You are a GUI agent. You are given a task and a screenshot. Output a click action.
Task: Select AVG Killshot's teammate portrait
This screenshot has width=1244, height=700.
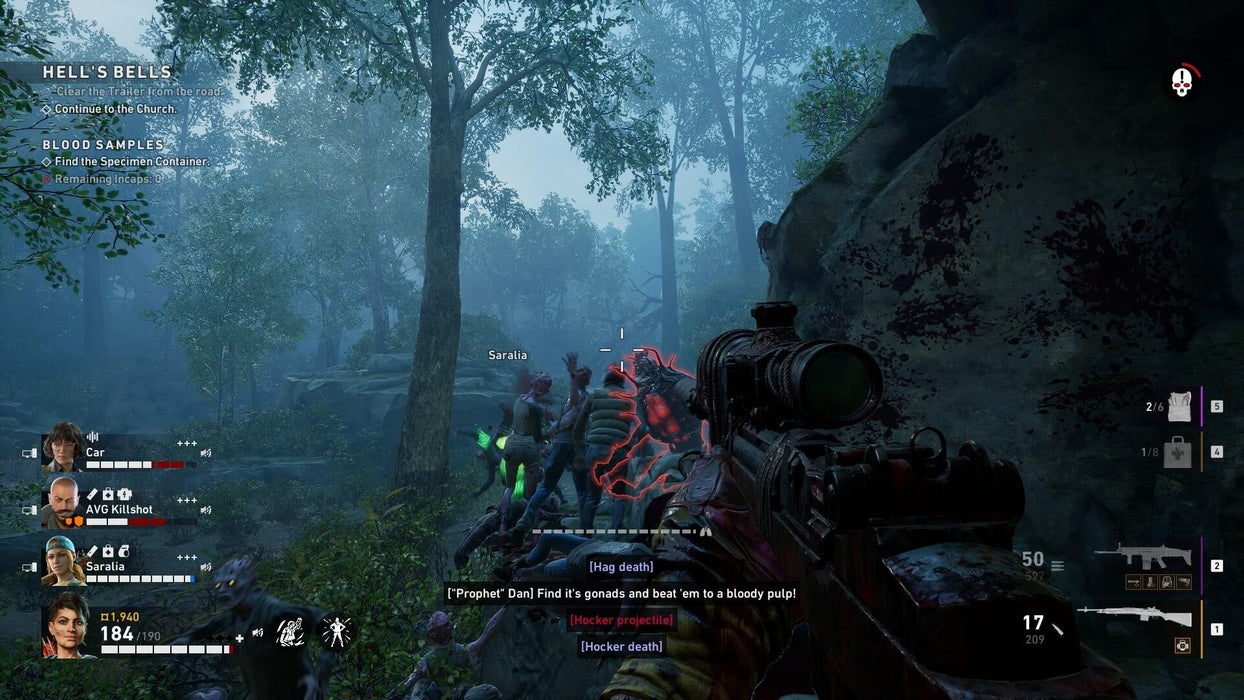pyautogui.click(x=62, y=503)
